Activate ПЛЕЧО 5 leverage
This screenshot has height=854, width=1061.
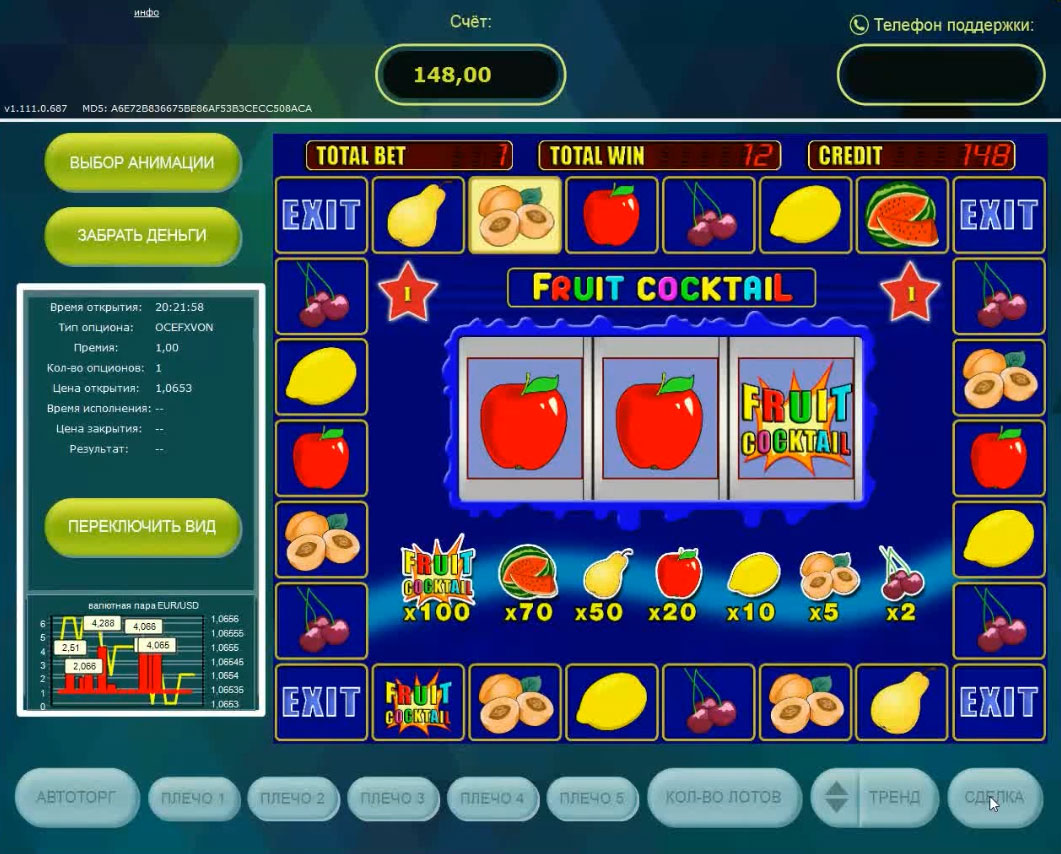click(x=592, y=798)
